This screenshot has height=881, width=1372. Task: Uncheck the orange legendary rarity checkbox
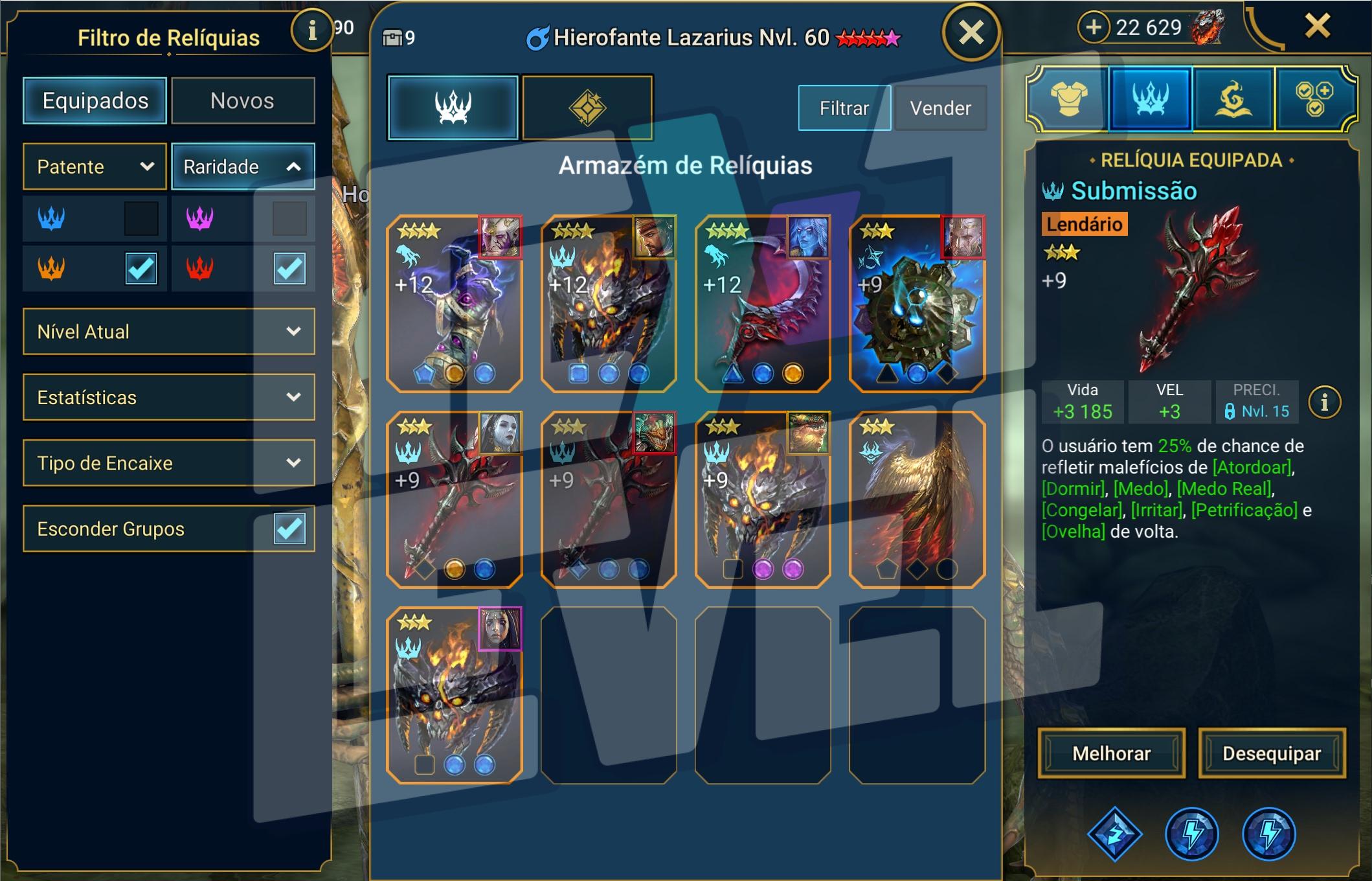coord(141,268)
